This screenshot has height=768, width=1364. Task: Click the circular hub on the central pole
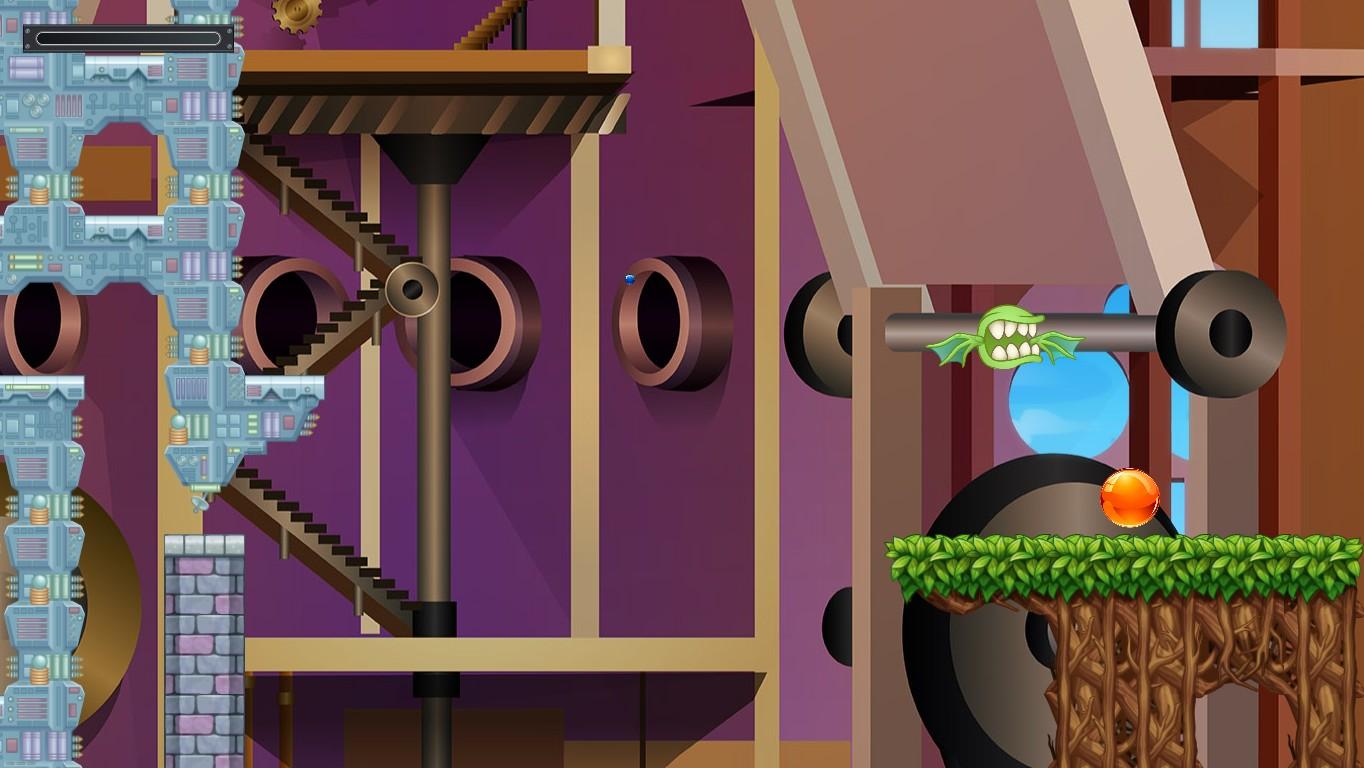(413, 292)
